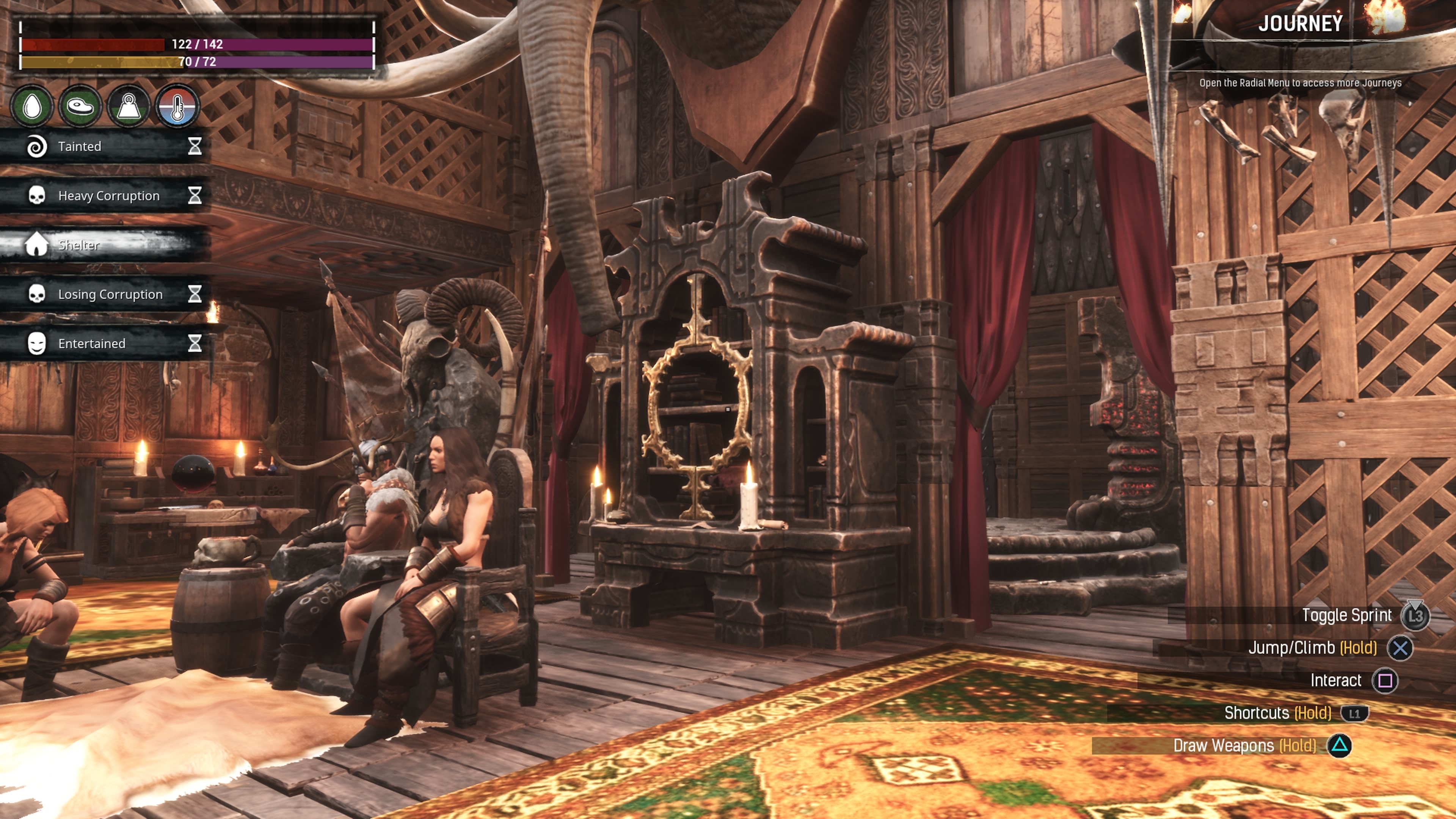Select the meat hunger status icon
This screenshot has height=819, width=1456.
click(x=80, y=106)
